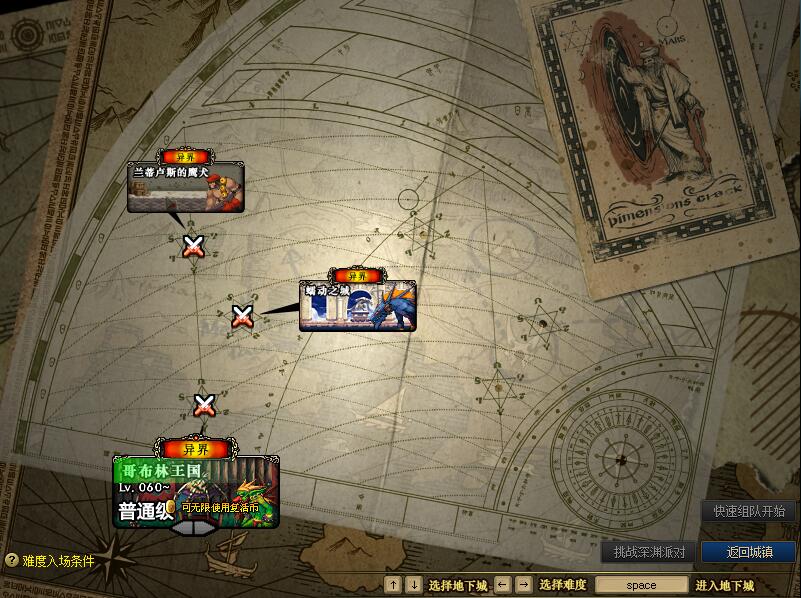Open the 挑战深渊派对 abyss party challenge
Viewport: 801px width, 598px height.
[649, 552]
